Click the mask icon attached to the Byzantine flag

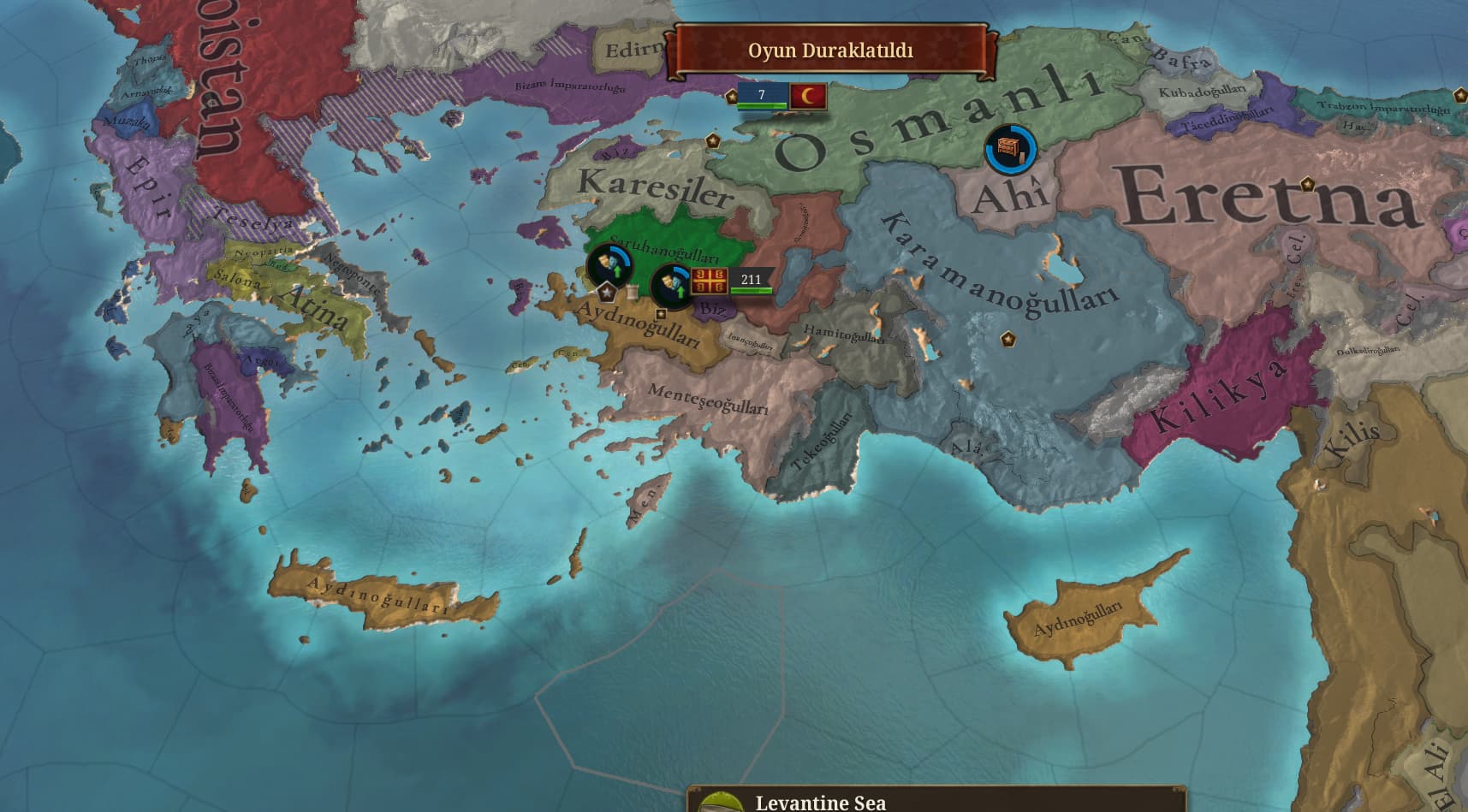[672, 283]
